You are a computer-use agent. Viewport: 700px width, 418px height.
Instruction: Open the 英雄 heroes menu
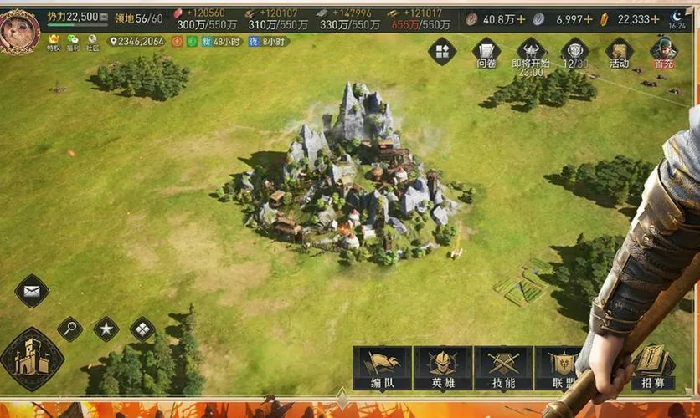click(442, 368)
